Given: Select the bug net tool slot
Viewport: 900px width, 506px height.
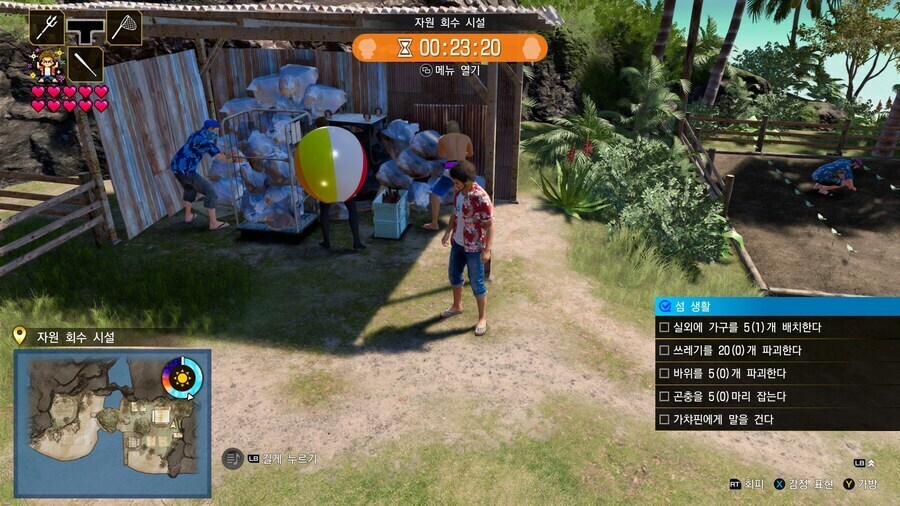Looking at the screenshot, I should coord(124,27).
